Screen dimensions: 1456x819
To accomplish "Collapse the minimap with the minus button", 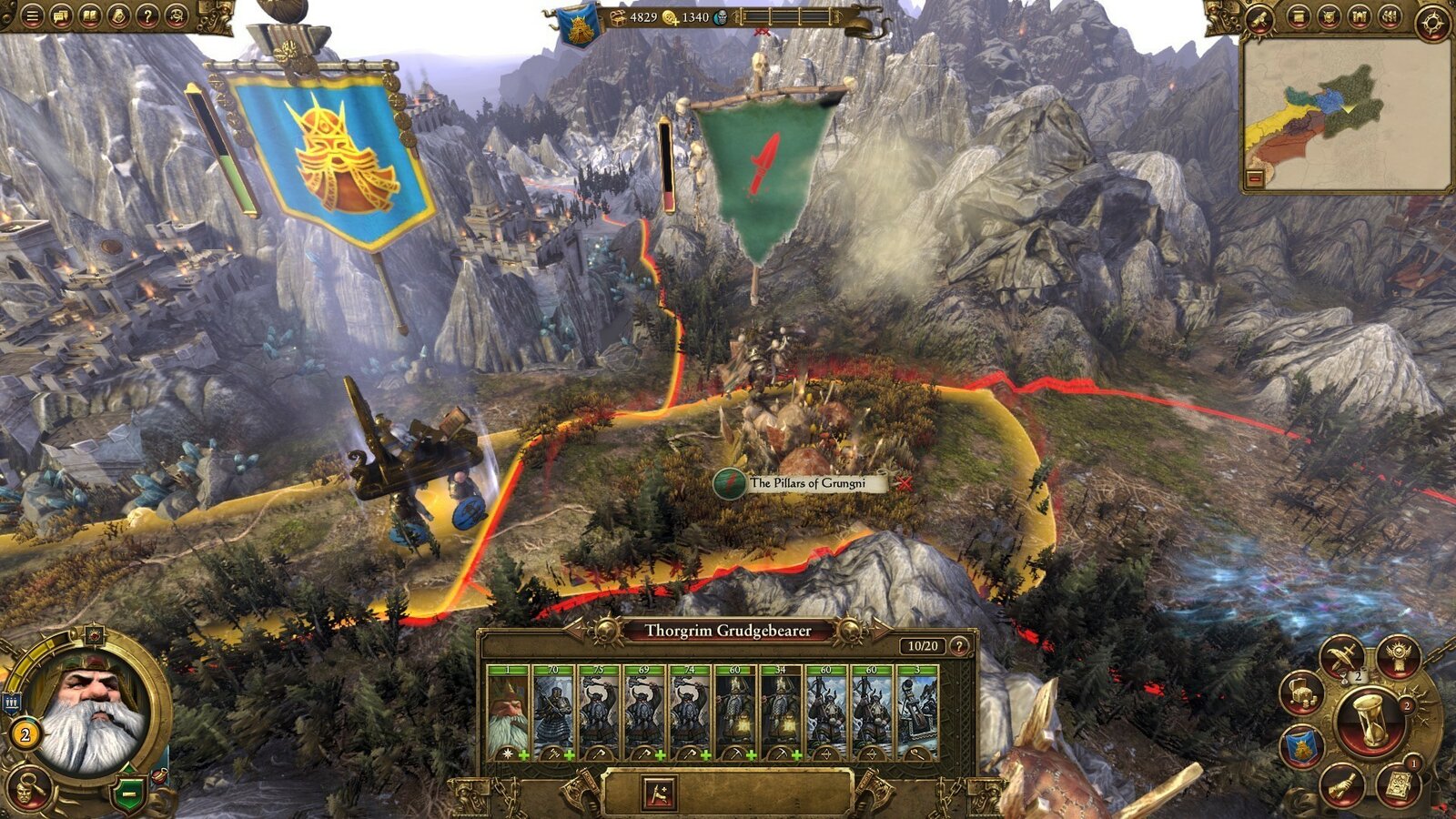I will click(1256, 179).
